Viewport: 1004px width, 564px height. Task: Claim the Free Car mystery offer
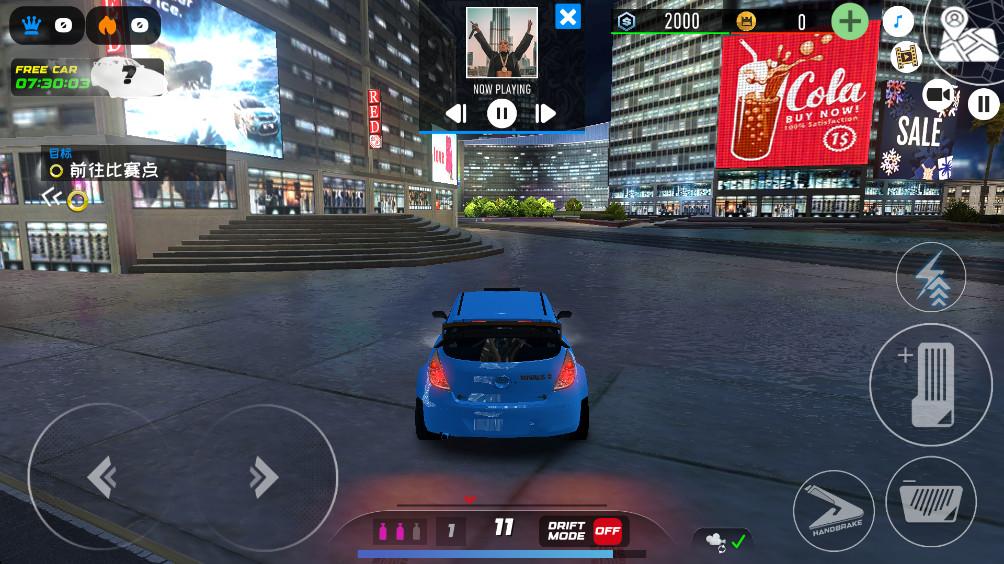[x=88, y=76]
